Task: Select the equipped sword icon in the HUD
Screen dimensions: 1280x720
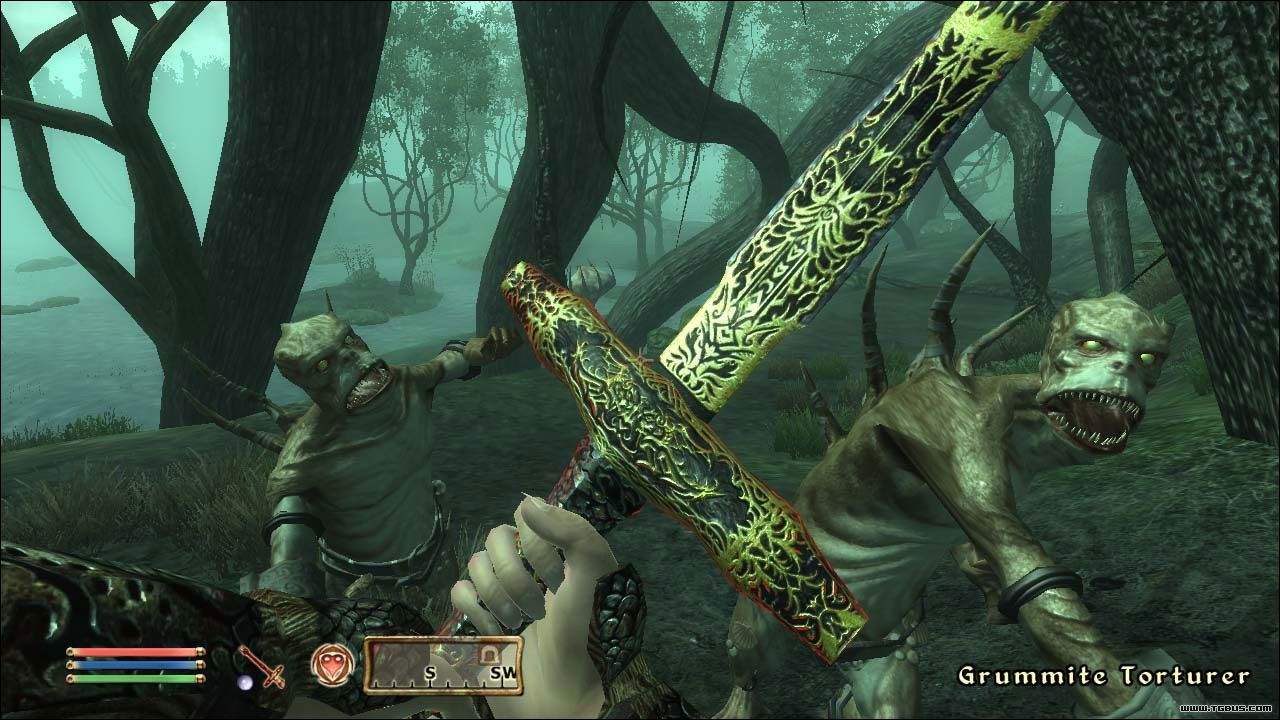Action: click(260, 668)
